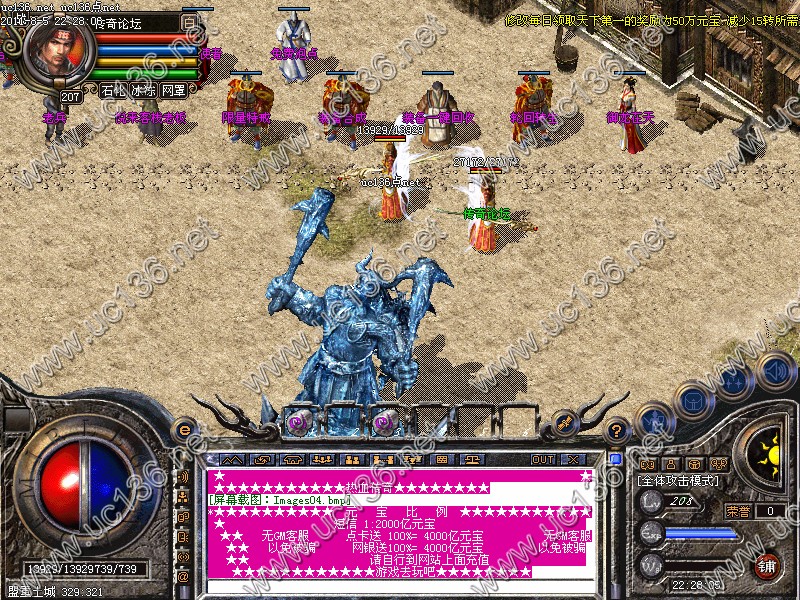Click the chat text input line
Viewport: 800px width, 600px height.
[x=400, y=587]
